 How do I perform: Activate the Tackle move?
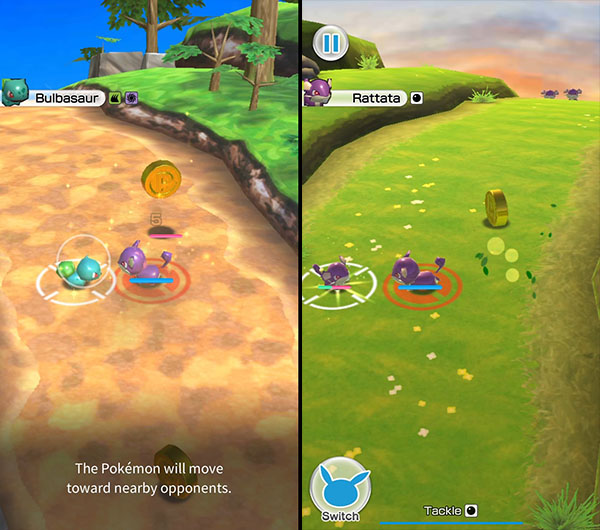[450, 511]
